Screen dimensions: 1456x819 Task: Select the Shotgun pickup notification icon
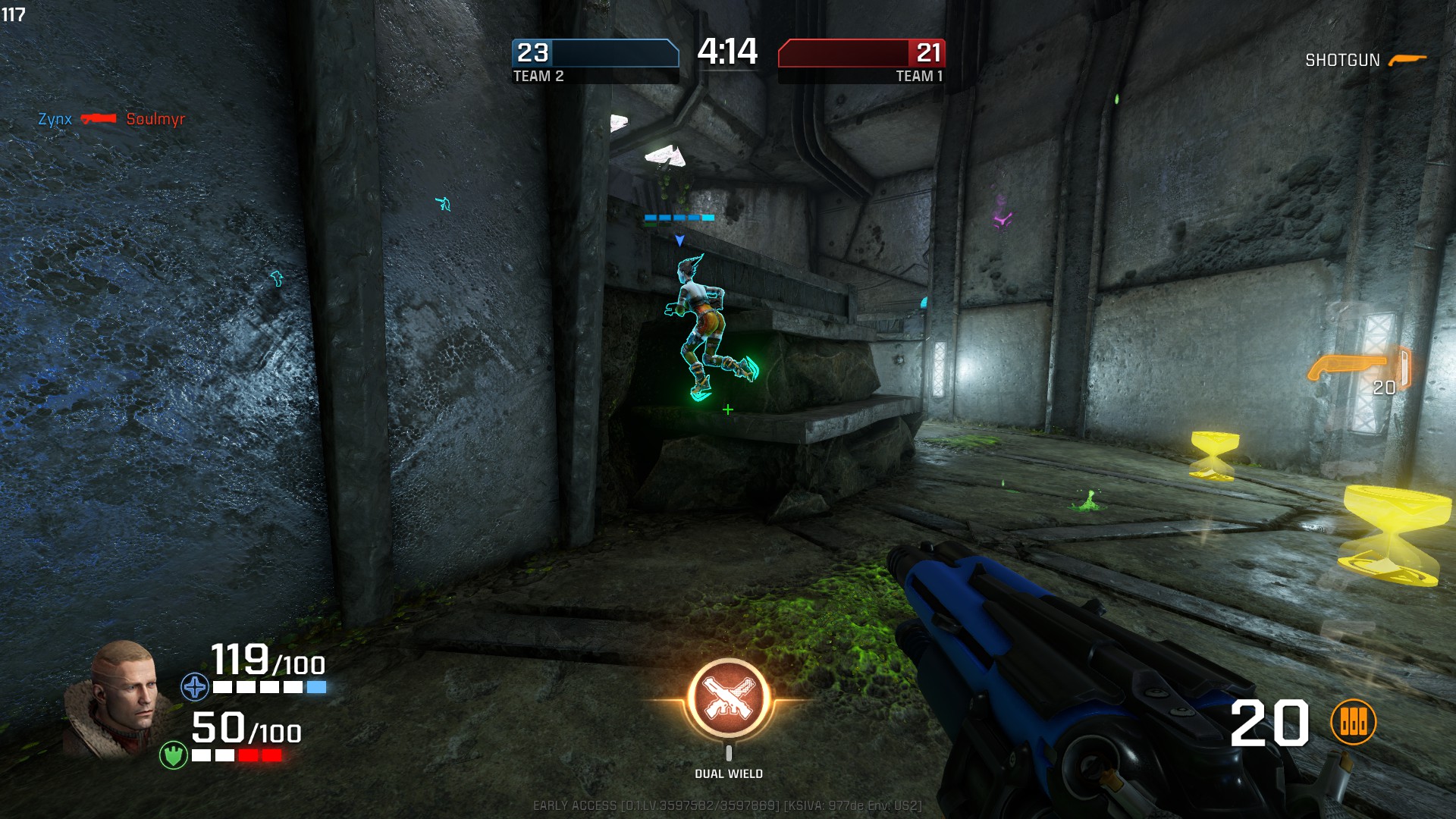click(1407, 60)
